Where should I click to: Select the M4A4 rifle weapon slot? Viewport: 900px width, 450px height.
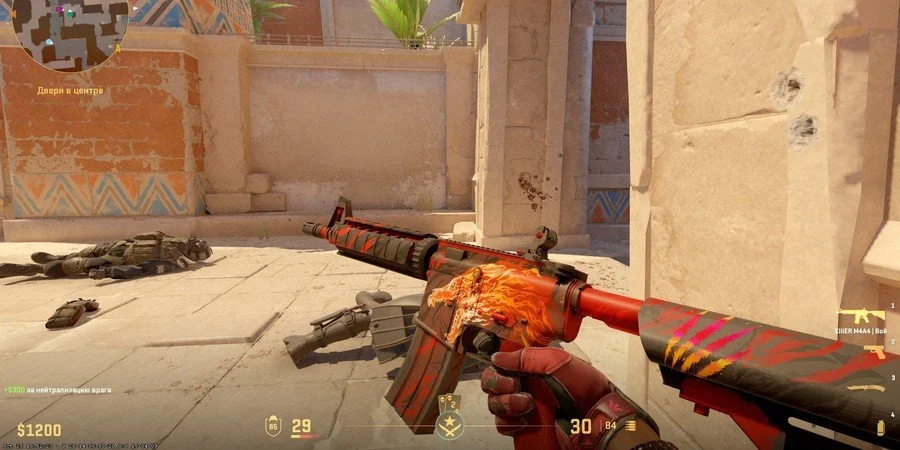click(860, 315)
